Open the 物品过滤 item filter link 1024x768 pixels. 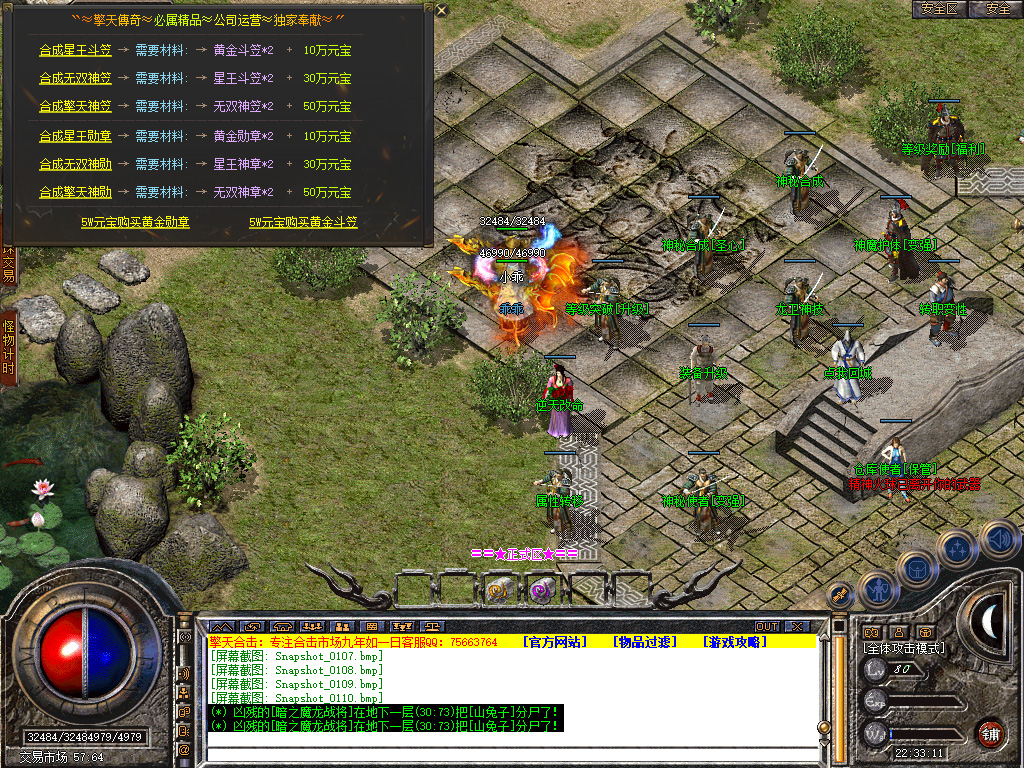(x=645, y=642)
